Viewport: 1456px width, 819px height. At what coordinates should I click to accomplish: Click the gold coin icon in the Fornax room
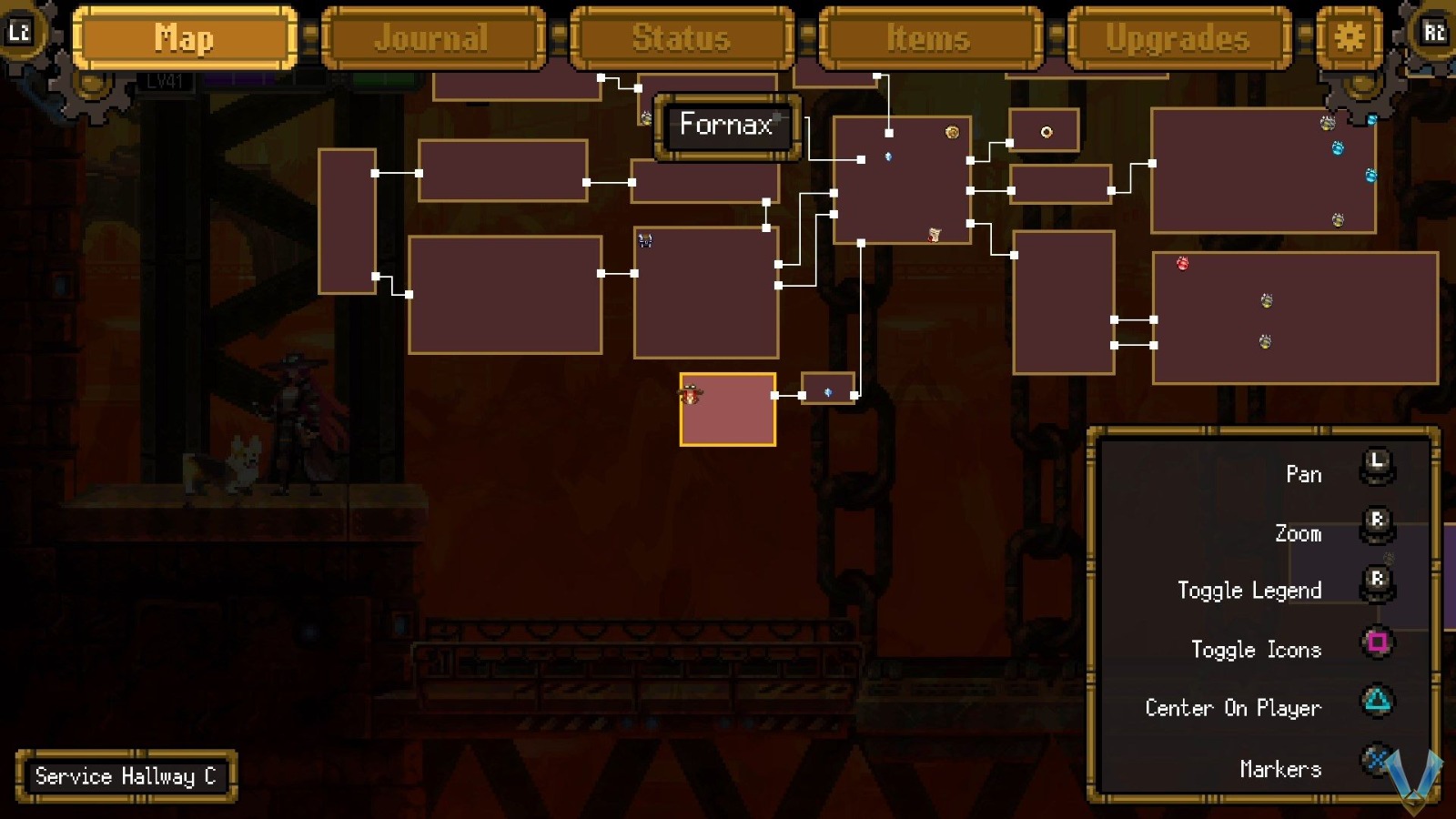coord(953,132)
